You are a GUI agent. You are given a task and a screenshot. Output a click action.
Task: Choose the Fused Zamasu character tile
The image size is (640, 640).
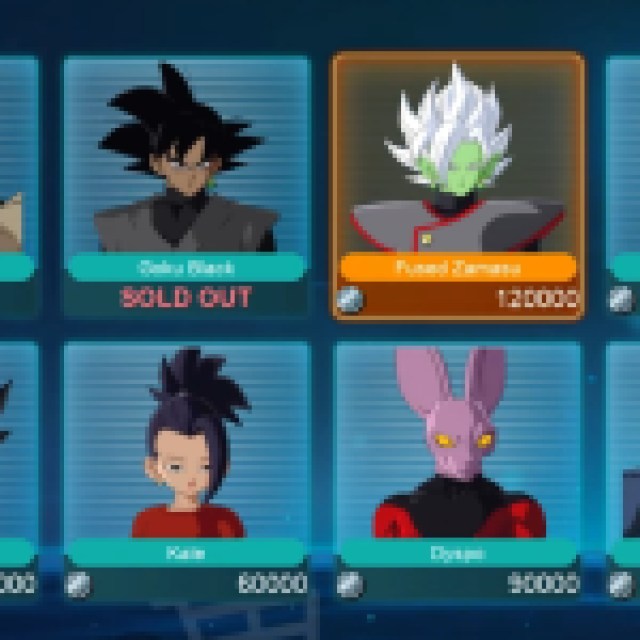click(458, 185)
